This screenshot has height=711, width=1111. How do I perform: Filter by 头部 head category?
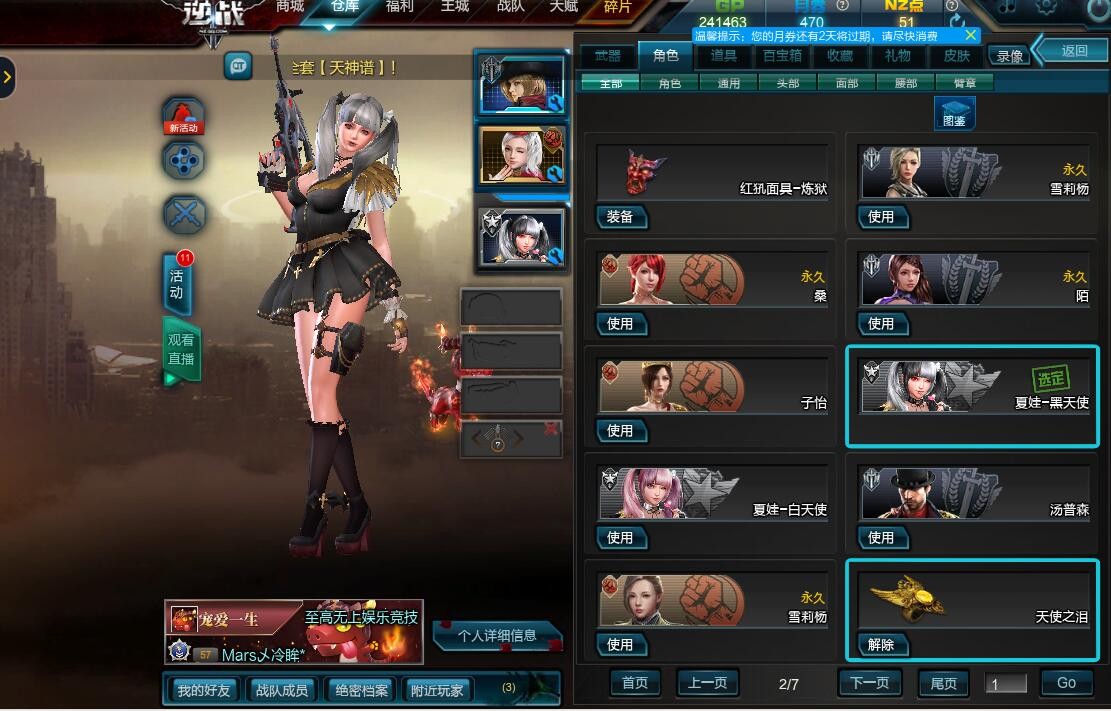click(x=787, y=83)
